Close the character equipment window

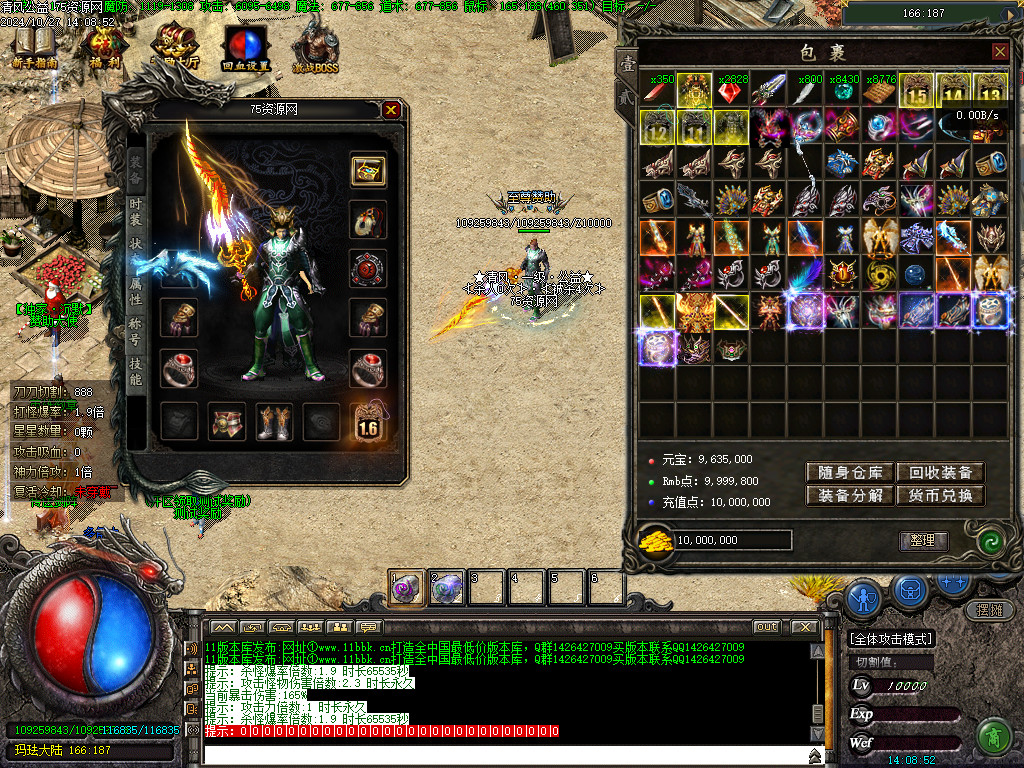391,110
